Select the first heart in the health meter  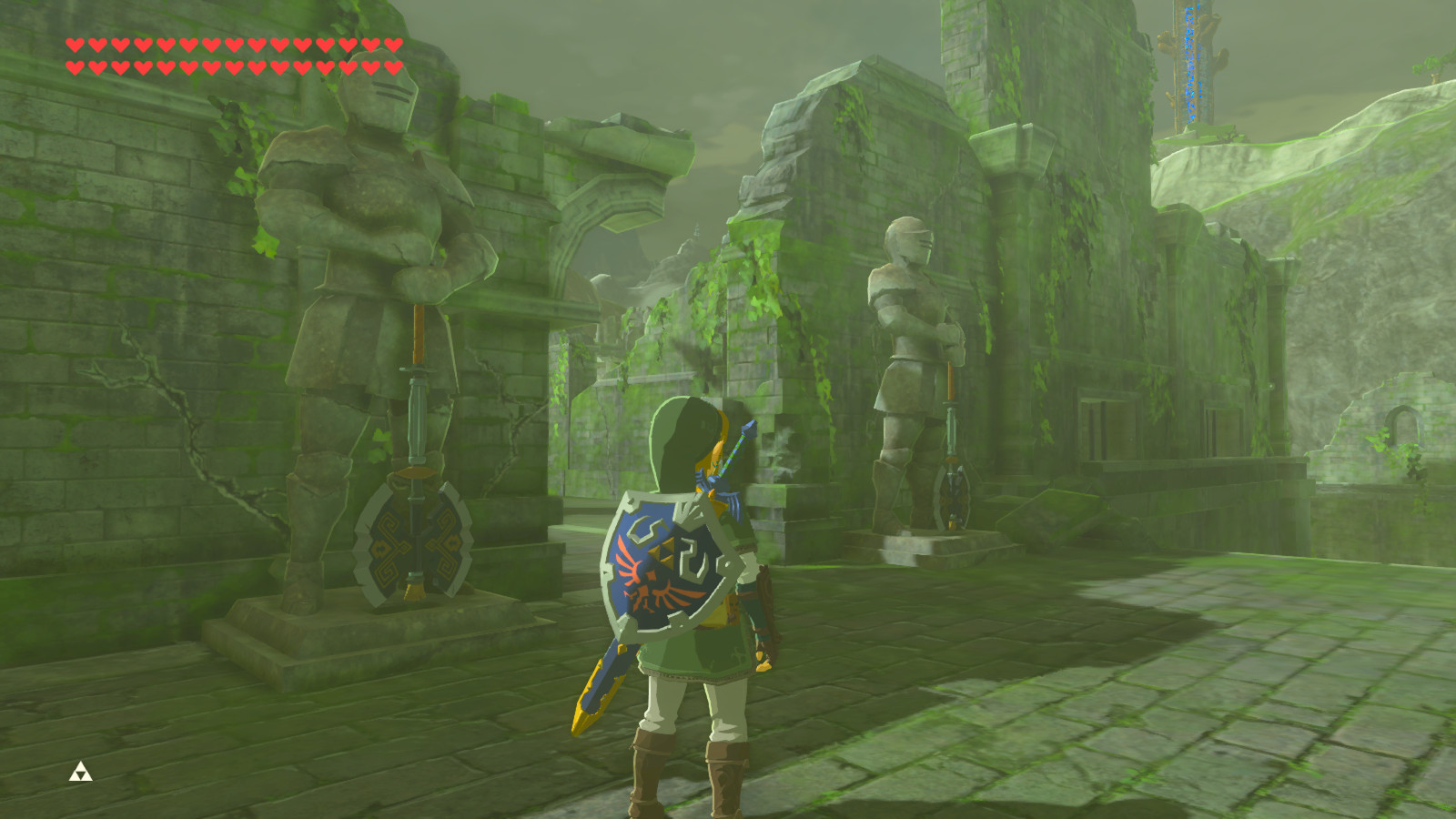click(76, 42)
